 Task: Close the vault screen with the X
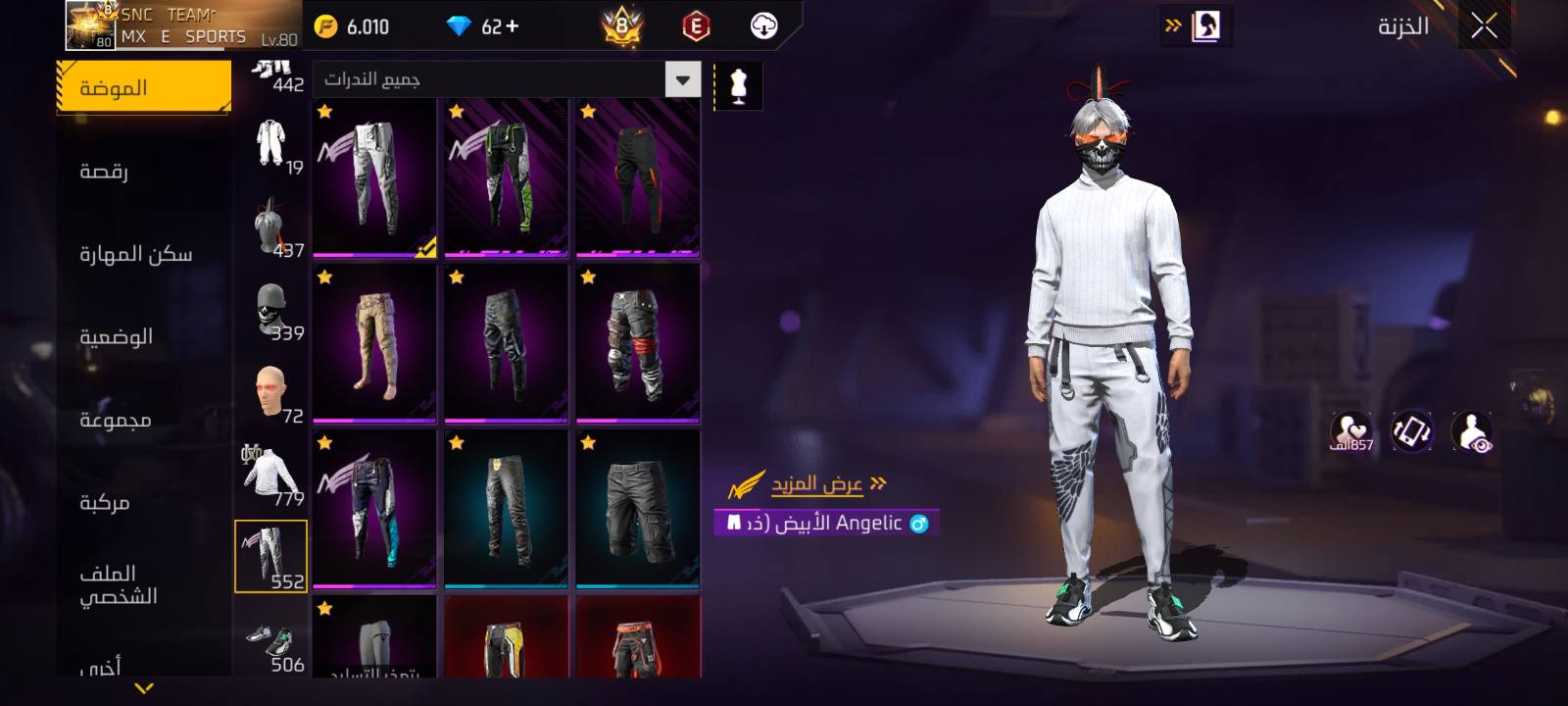(1484, 26)
